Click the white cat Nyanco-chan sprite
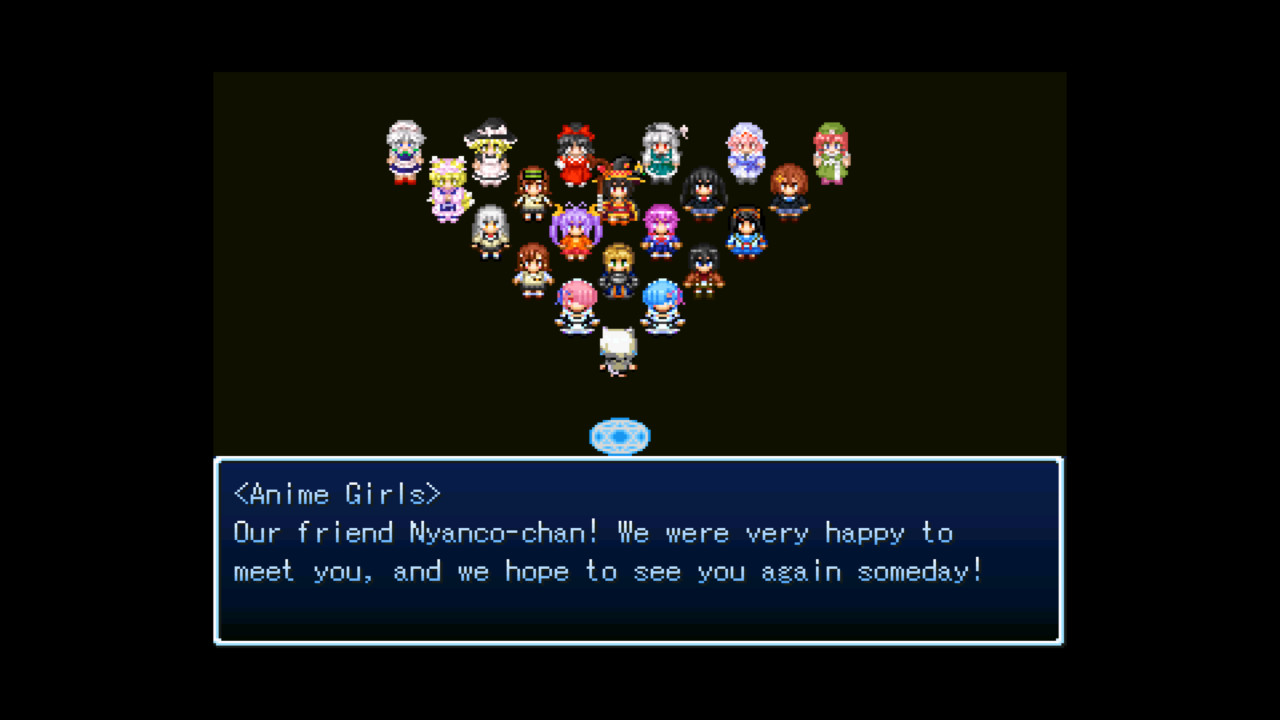The image size is (1280, 720). 617,348
